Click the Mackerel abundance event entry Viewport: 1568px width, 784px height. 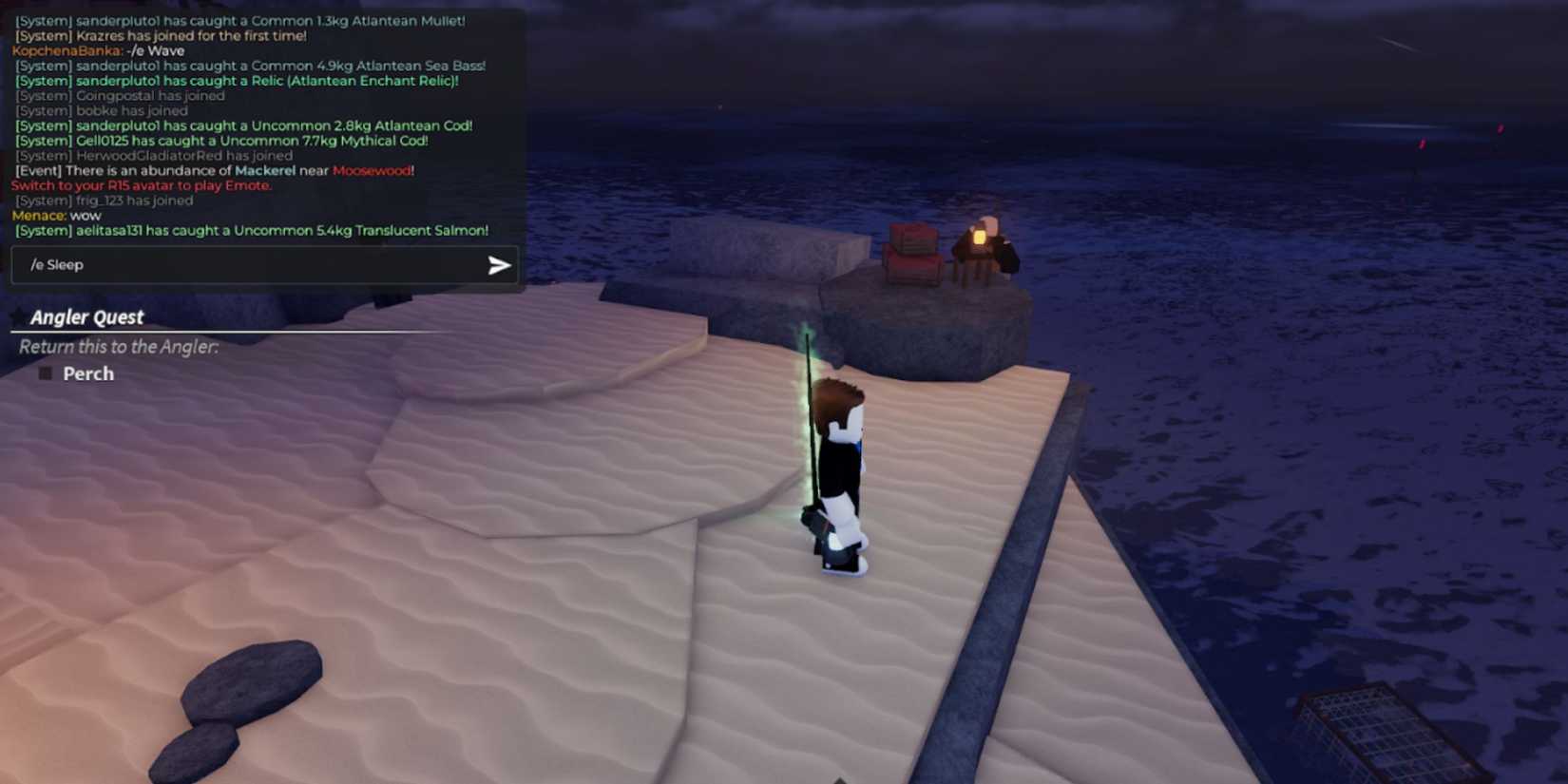click(x=214, y=170)
